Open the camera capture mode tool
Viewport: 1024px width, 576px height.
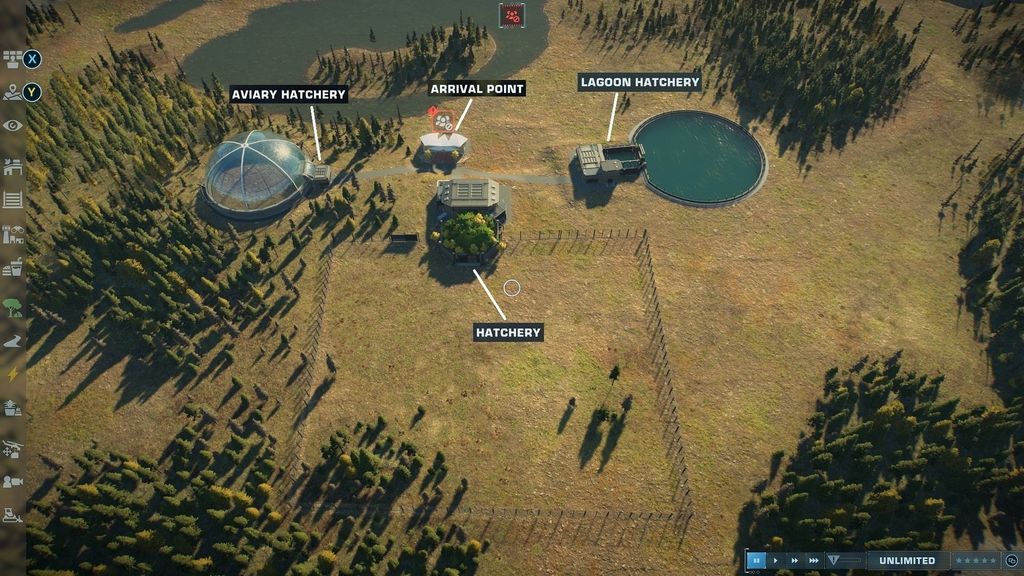point(12,482)
